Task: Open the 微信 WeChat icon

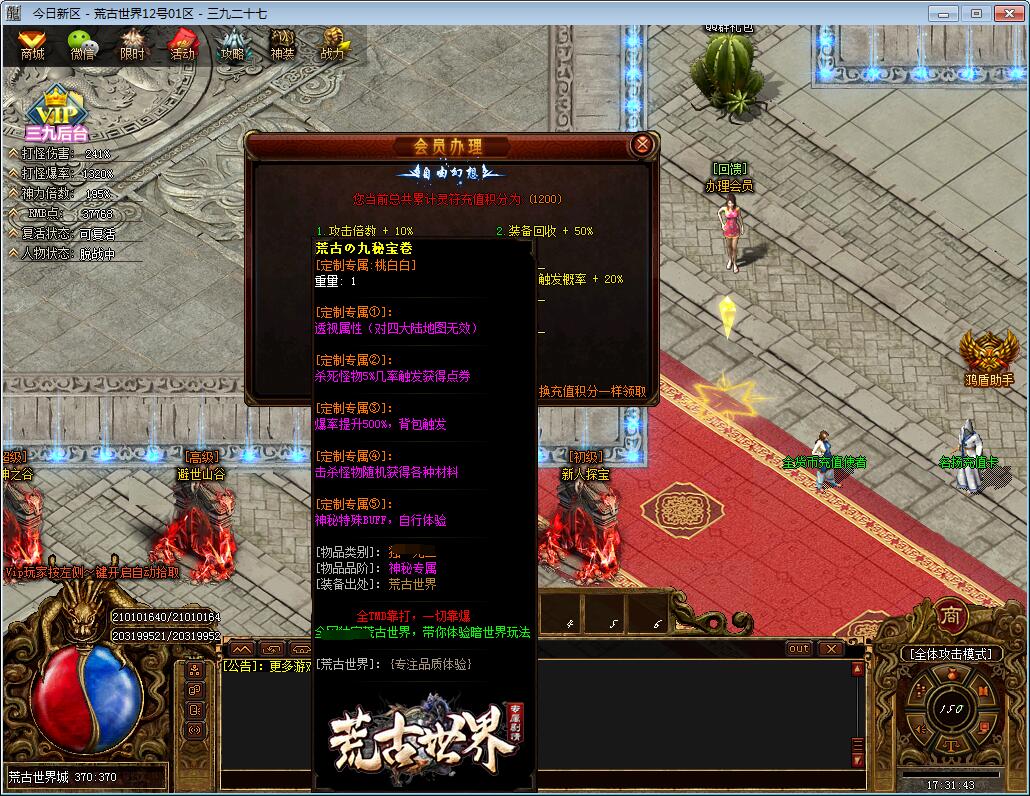Action: pos(82,45)
